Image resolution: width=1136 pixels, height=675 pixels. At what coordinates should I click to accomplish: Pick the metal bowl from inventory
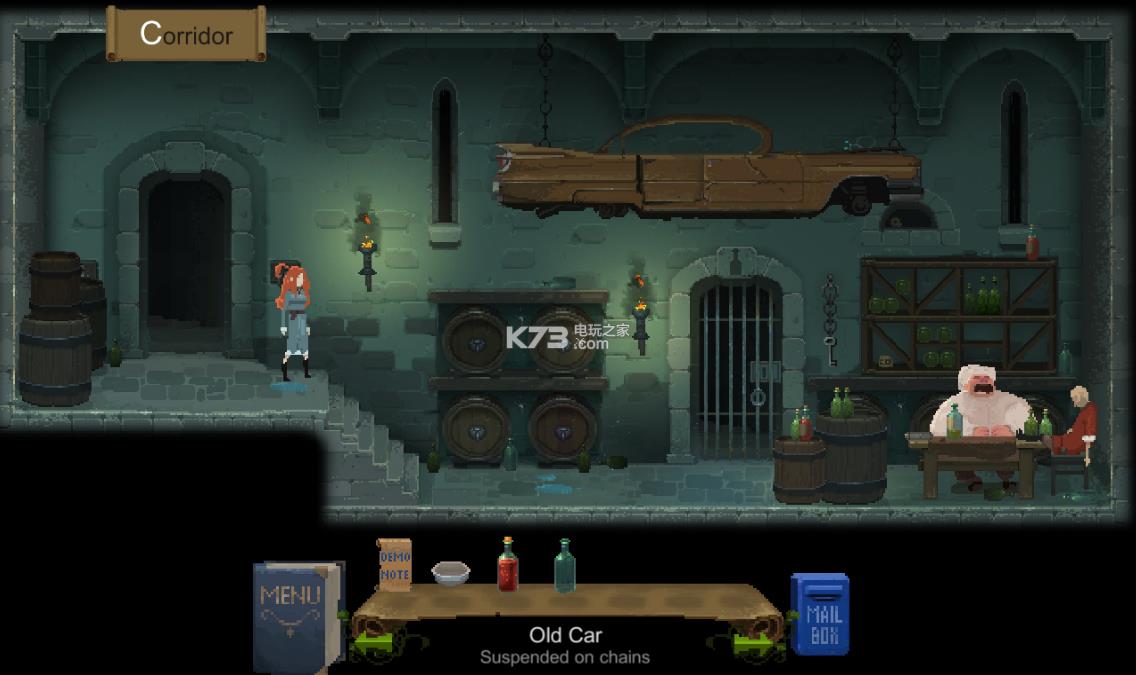[x=451, y=572]
